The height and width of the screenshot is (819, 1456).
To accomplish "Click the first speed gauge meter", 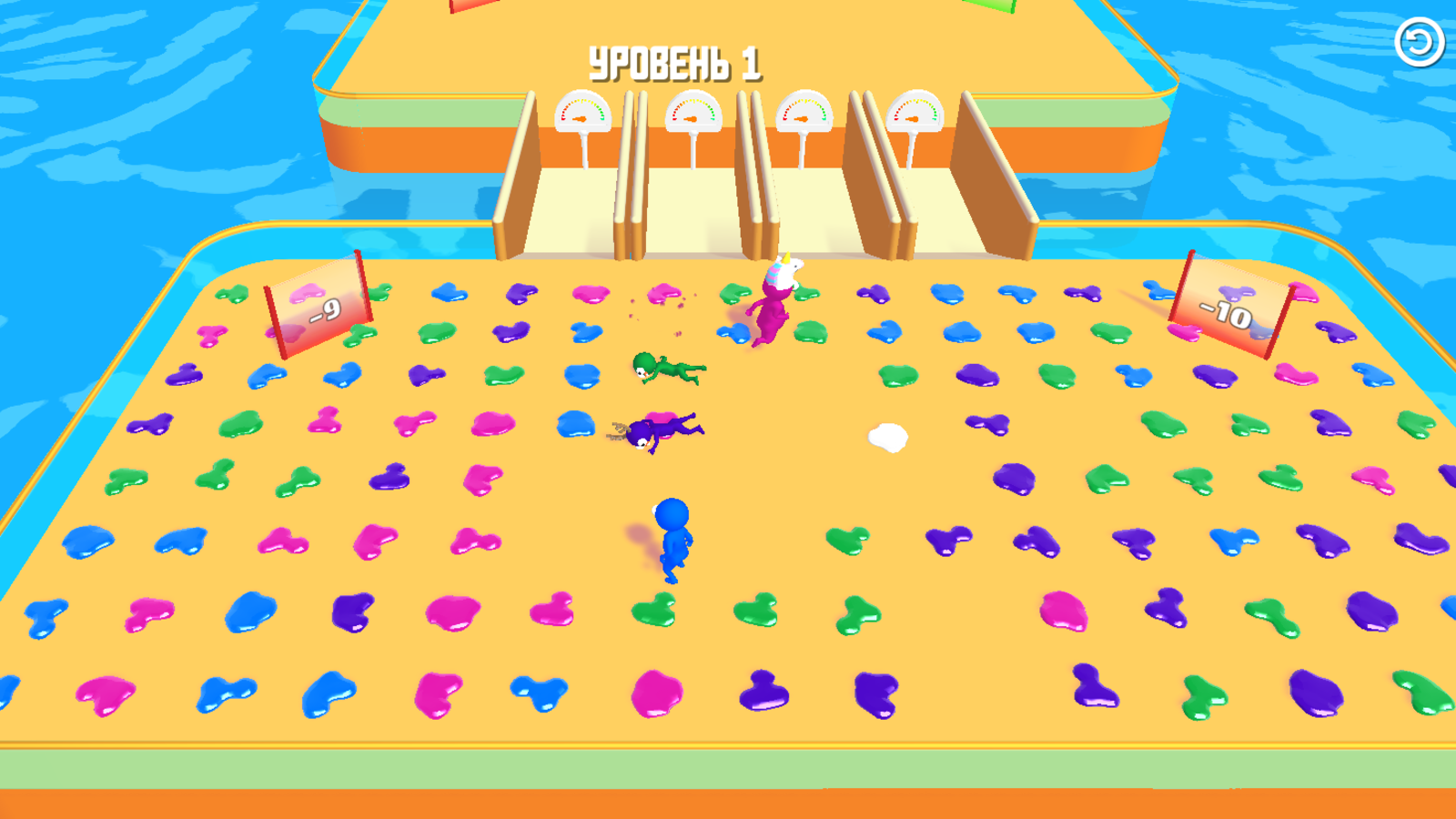I will [582, 109].
